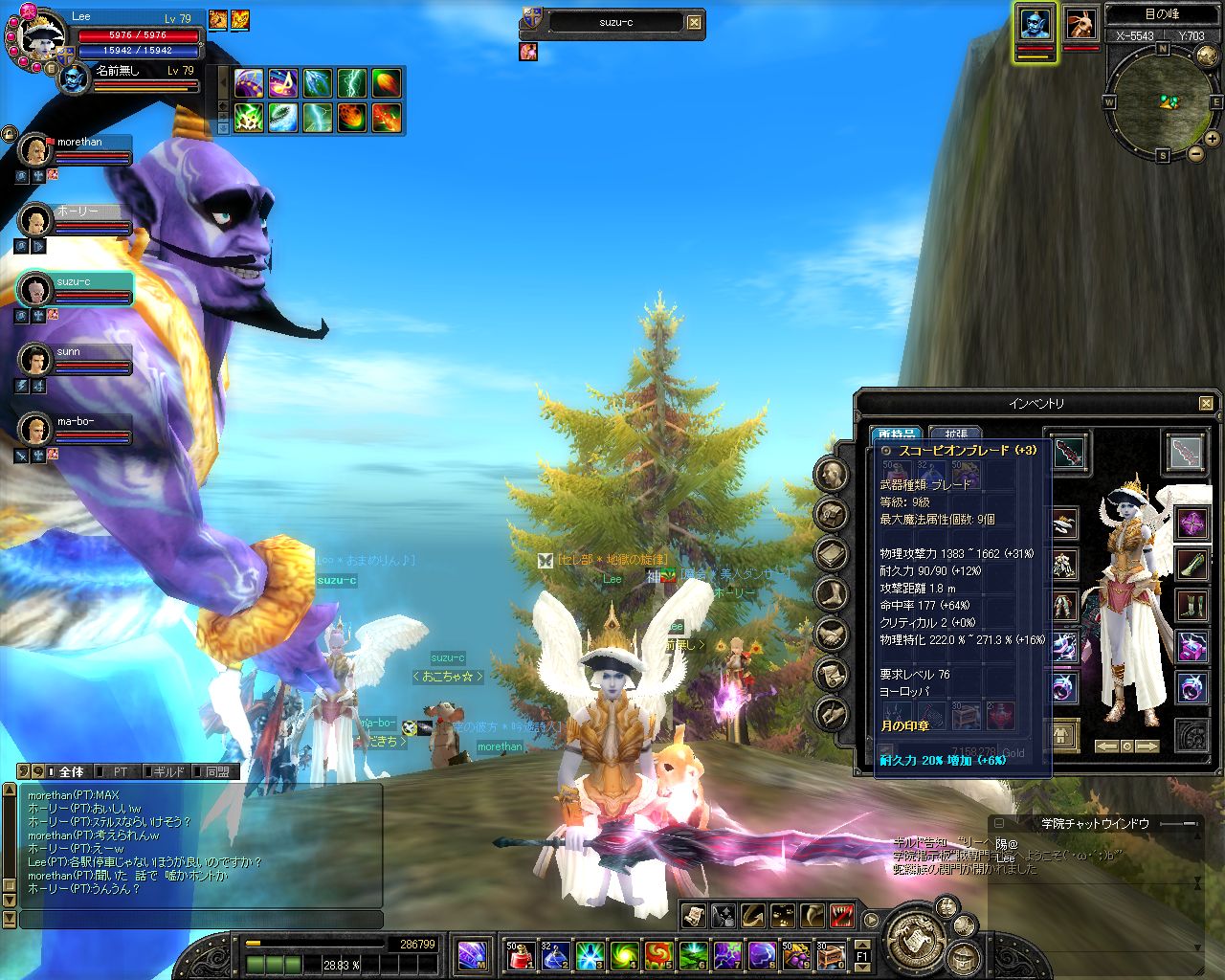Open the handshake side menu button
This screenshot has width=1225, height=980.
(x=833, y=635)
